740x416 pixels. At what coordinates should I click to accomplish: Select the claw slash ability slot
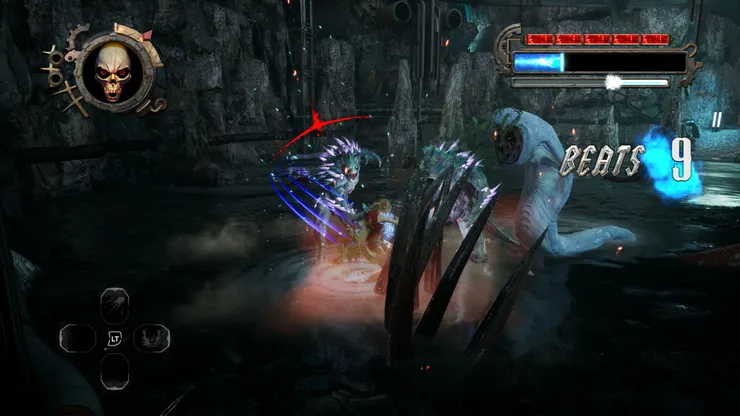pos(115,303)
